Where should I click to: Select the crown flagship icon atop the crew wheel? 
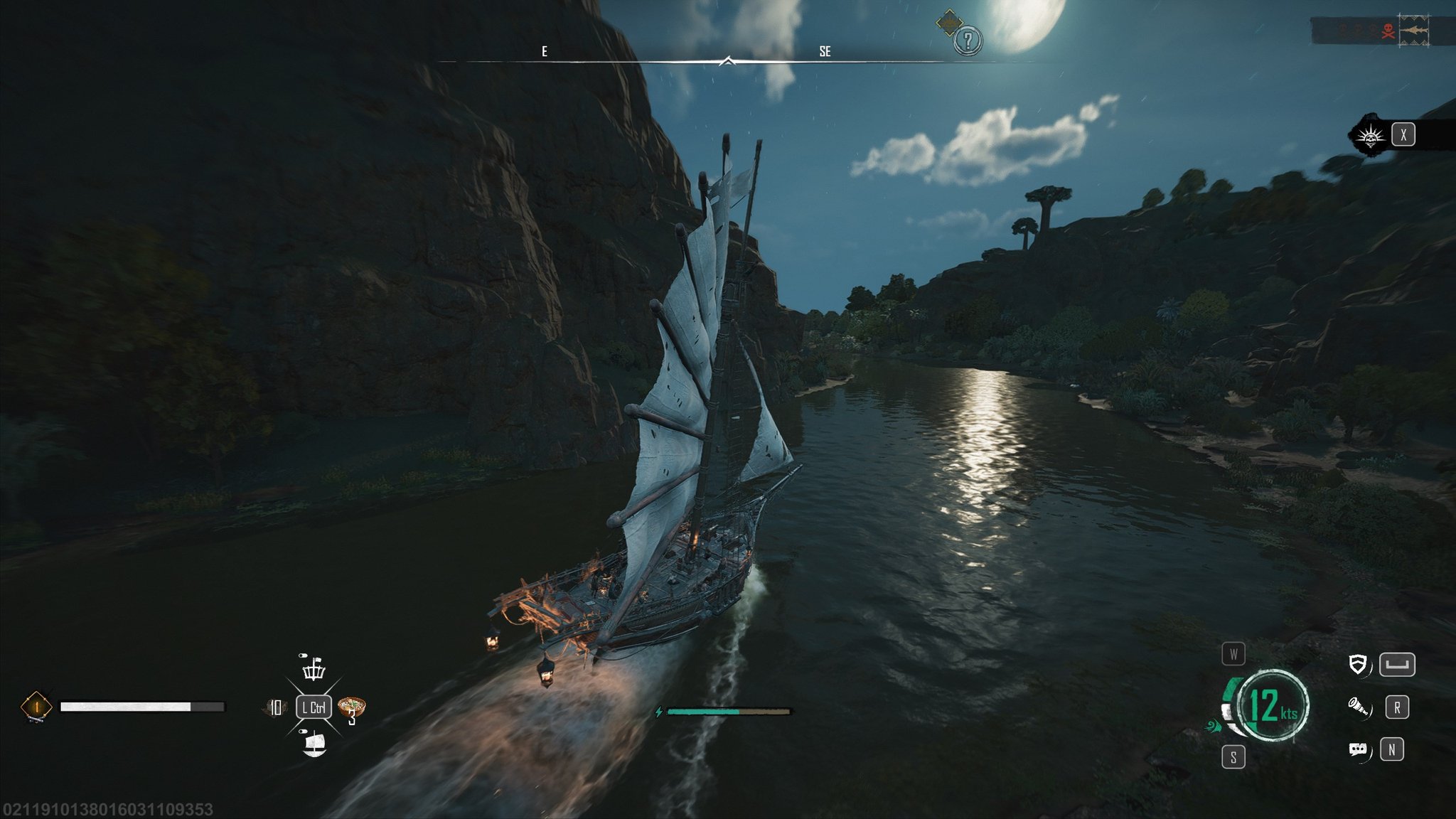(313, 672)
